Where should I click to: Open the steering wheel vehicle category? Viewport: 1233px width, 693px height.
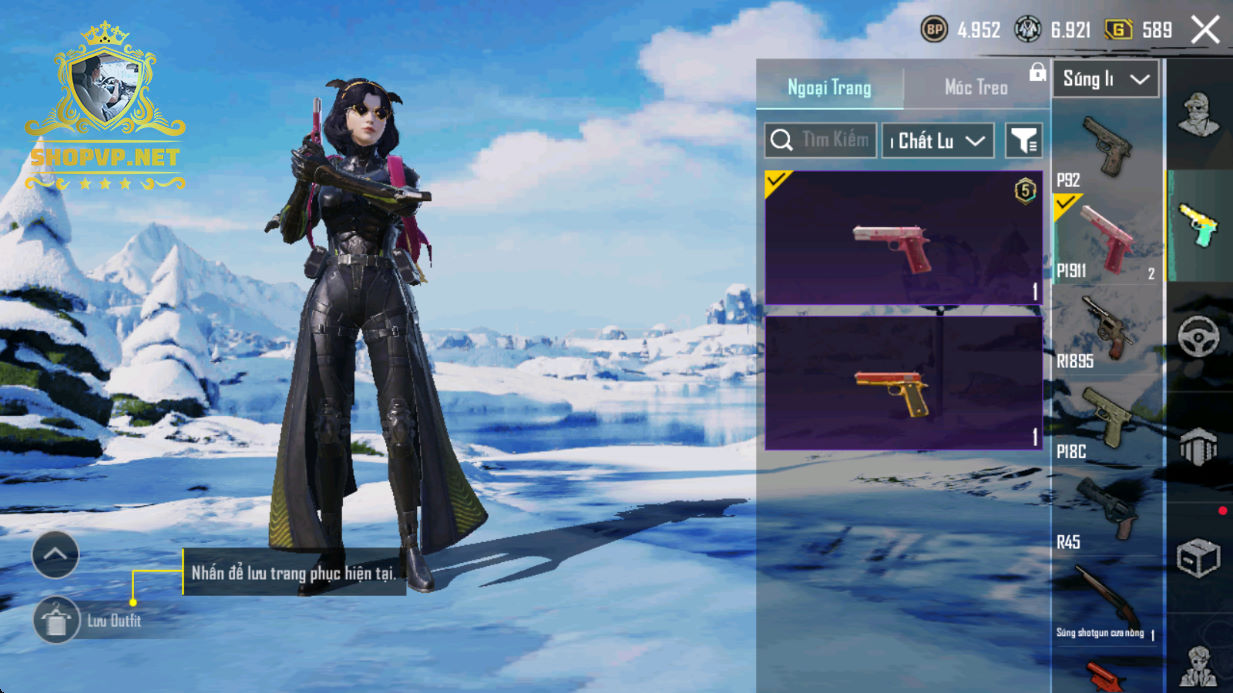tap(1198, 337)
